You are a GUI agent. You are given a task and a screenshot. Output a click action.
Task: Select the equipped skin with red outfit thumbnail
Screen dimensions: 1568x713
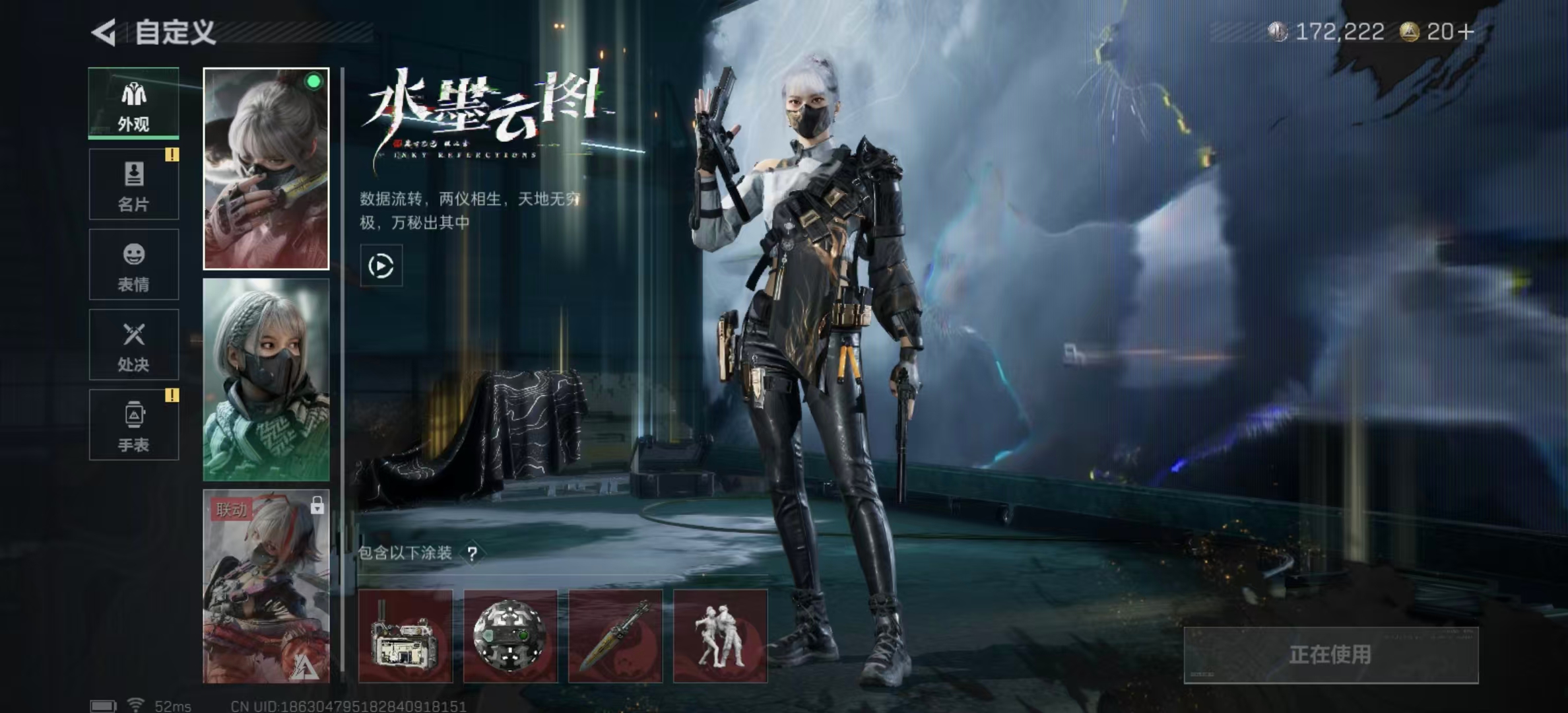tap(266, 169)
